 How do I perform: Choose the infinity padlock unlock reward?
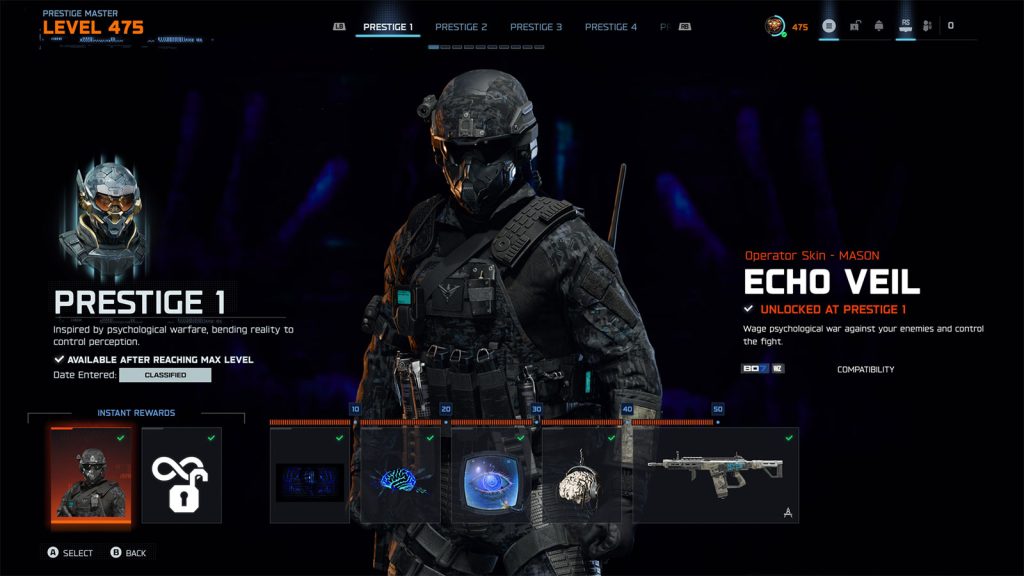click(181, 476)
